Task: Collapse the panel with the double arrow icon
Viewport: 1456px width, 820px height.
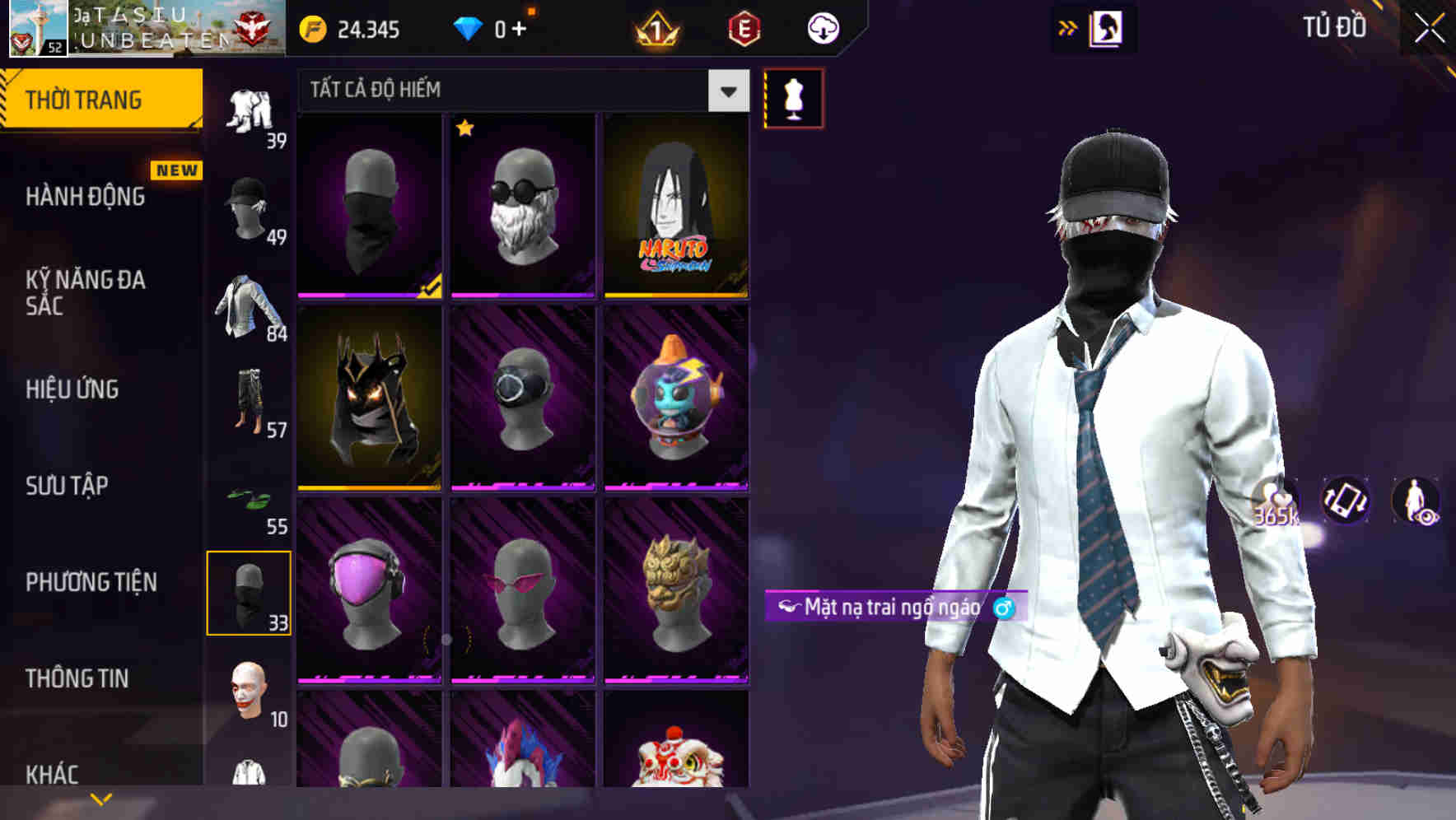Action: click(x=1068, y=27)
